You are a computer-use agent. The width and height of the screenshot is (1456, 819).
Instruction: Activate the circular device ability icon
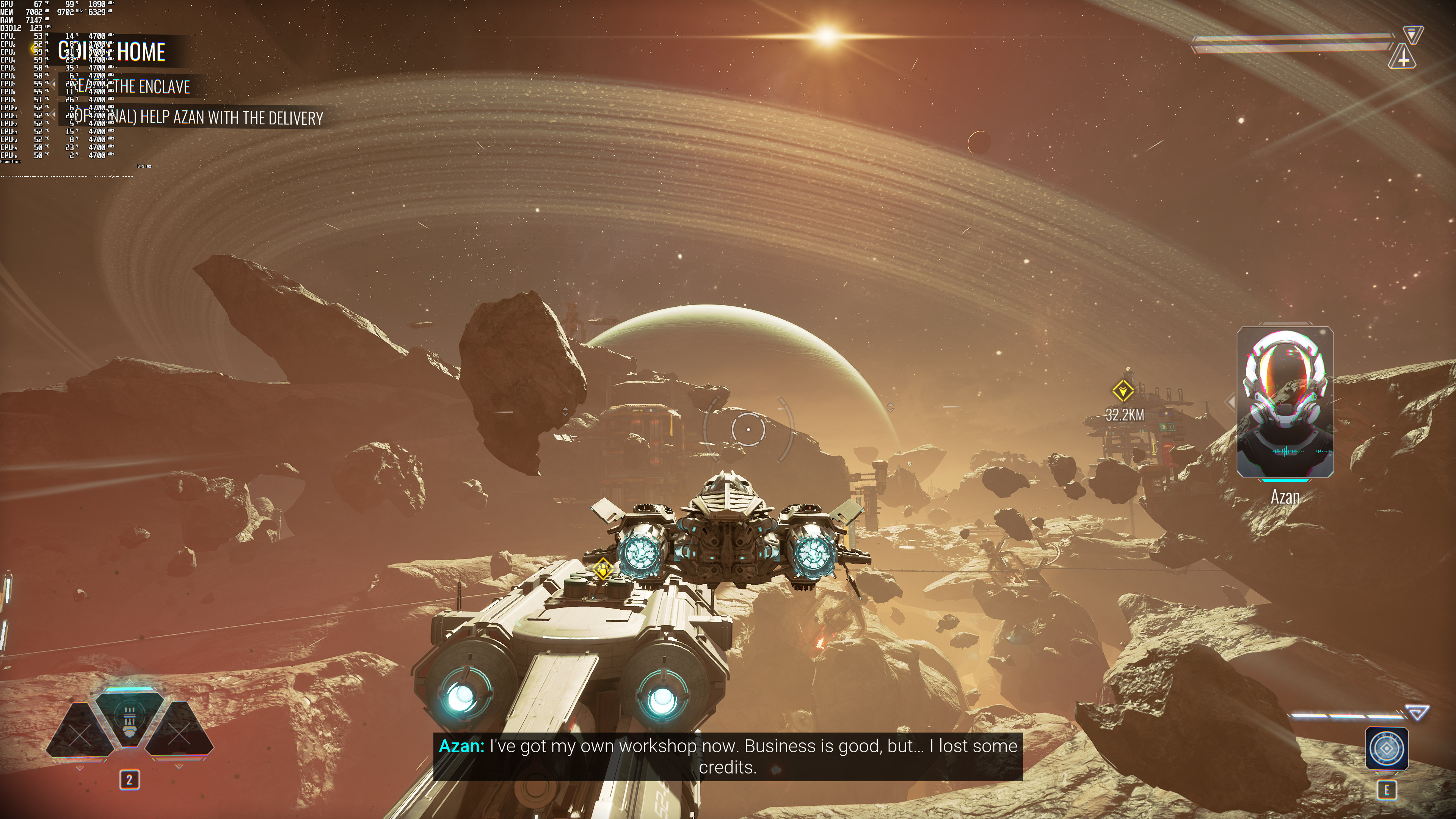pyautogui.click(x=1386, y=748)
